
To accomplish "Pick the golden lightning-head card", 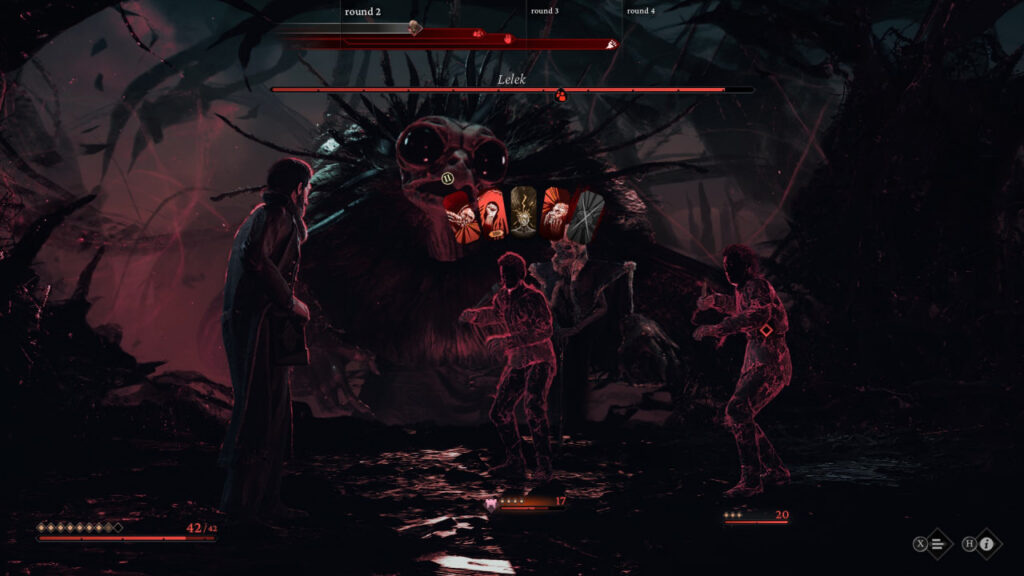I will coord(523,211).
